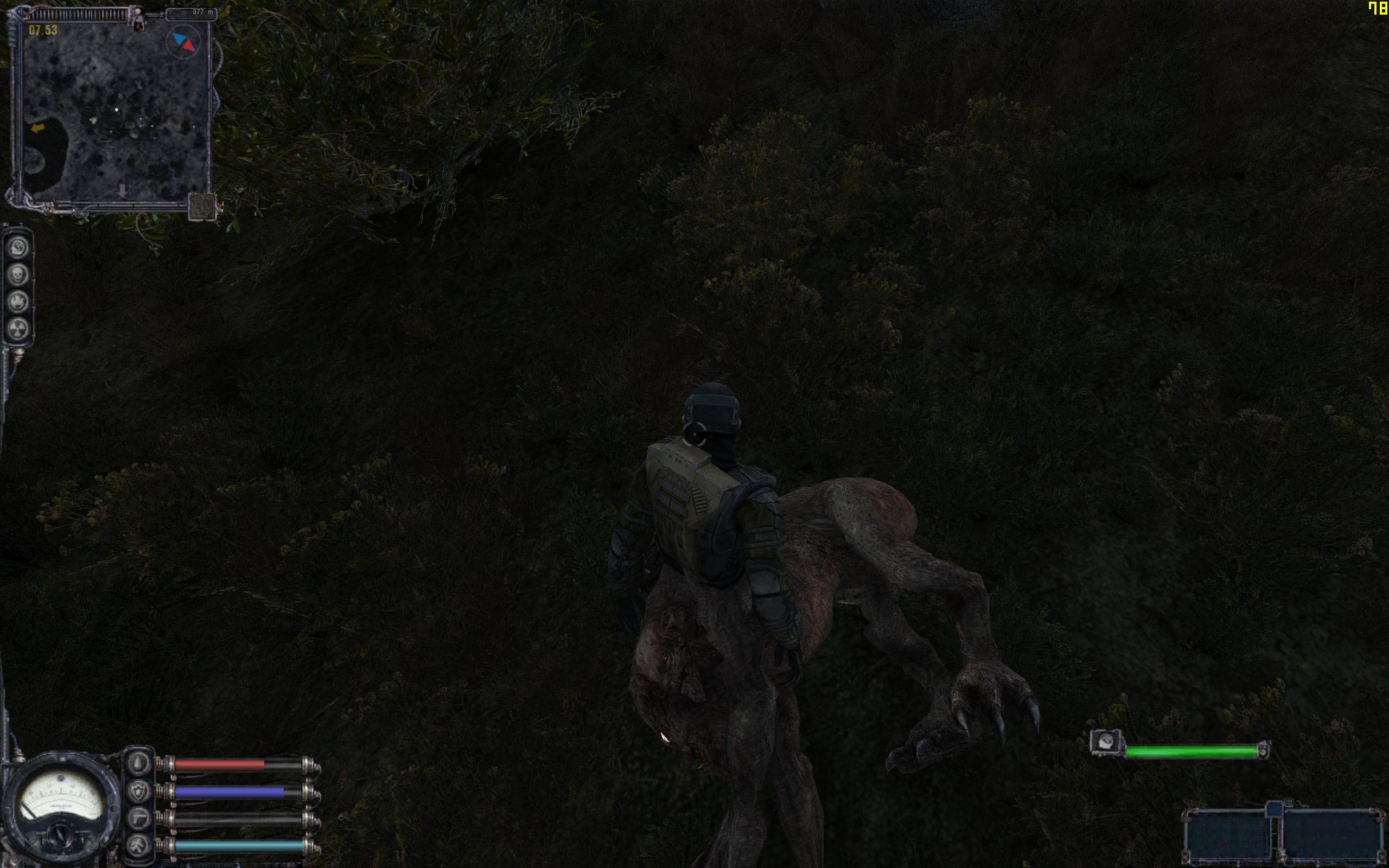Select the psi brain hazard indicator
The image size is (1389, 868).
[x=18, y=247]
